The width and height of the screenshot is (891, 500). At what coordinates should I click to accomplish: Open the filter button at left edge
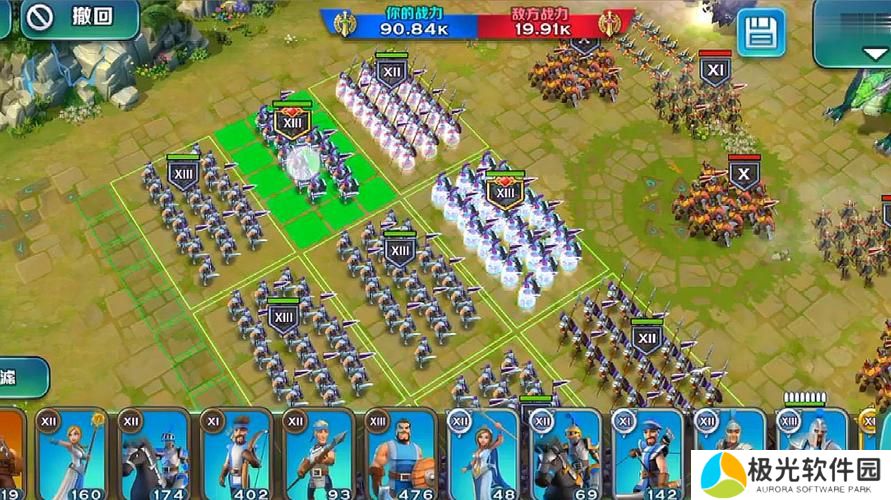coord(20,377)
